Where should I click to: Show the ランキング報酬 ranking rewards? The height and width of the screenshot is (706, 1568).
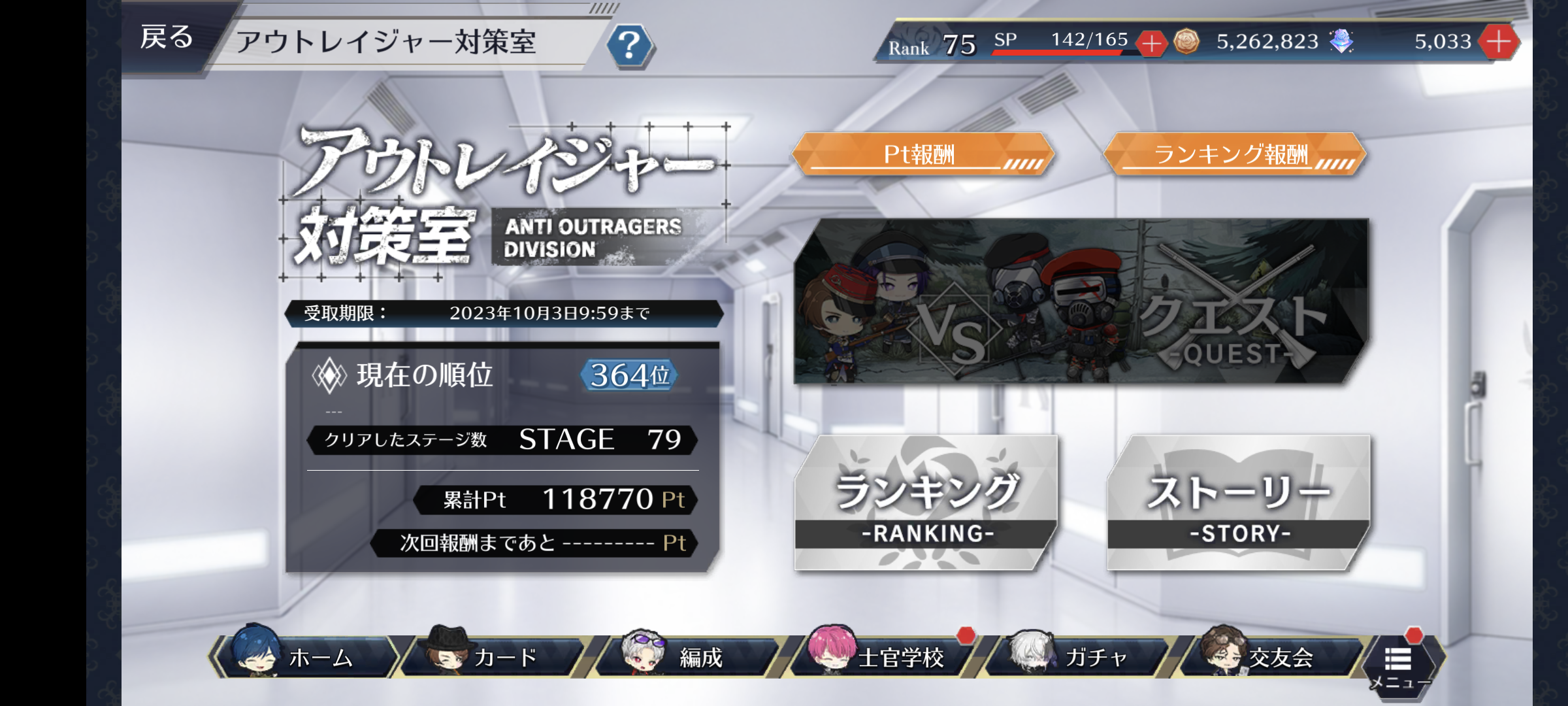pos(1233,155)
